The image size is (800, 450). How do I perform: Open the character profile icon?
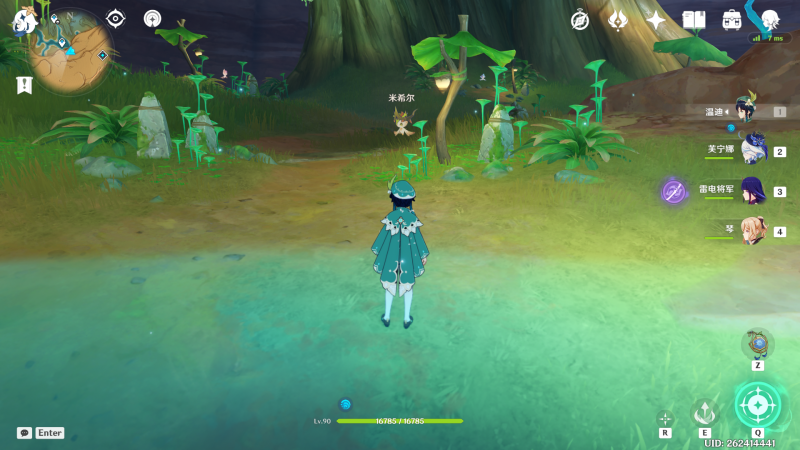coord(770,20)
